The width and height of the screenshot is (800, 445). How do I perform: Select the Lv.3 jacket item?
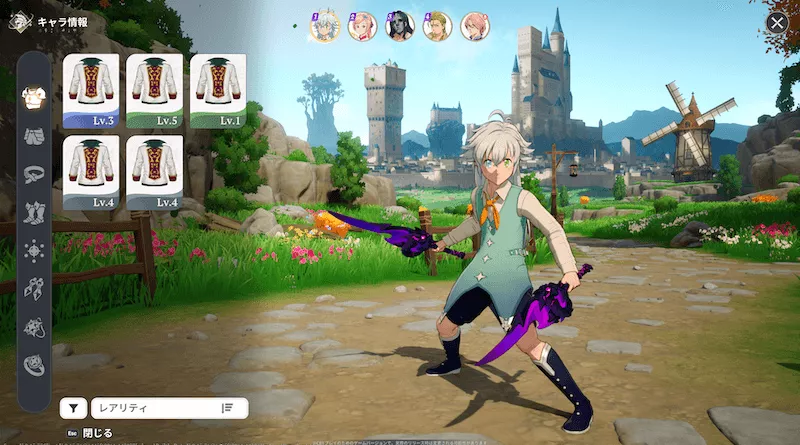(x=91, y=91)
